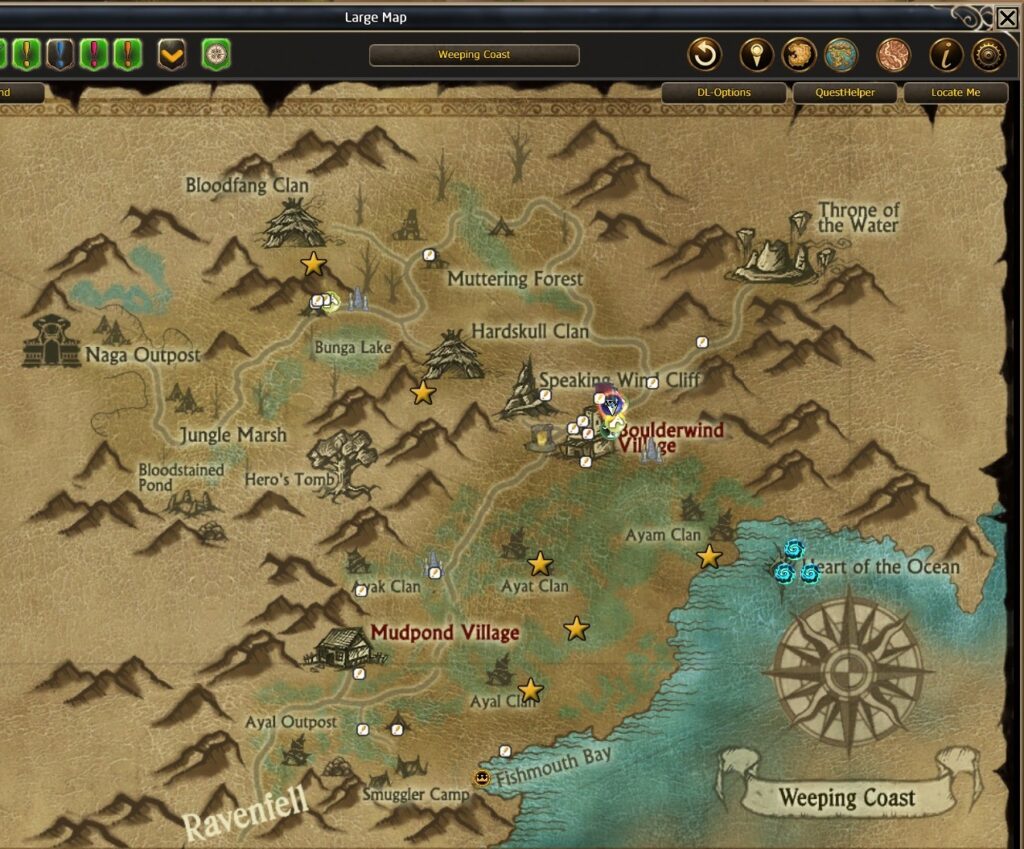Open the QuestHelper panel
Image resolution: width=1024 pixels, height=849 pixels.
tap(847, 93)
